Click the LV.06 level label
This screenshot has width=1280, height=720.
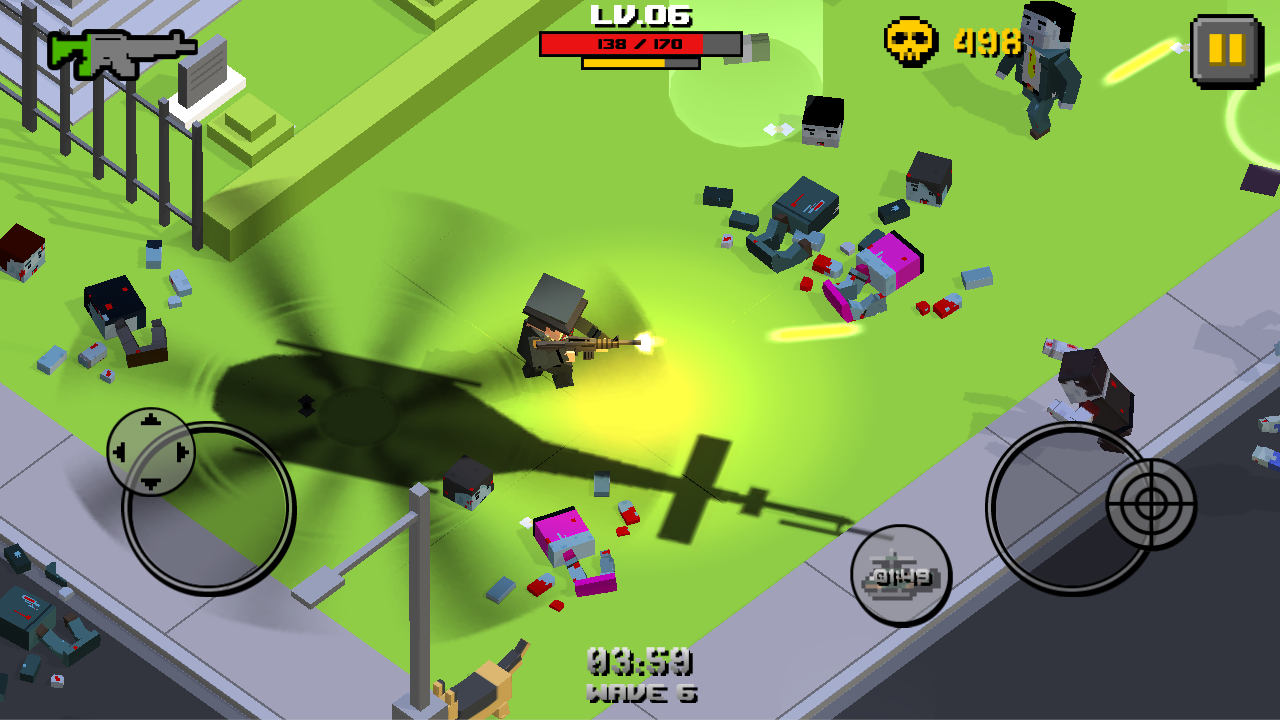coord(640,15)
